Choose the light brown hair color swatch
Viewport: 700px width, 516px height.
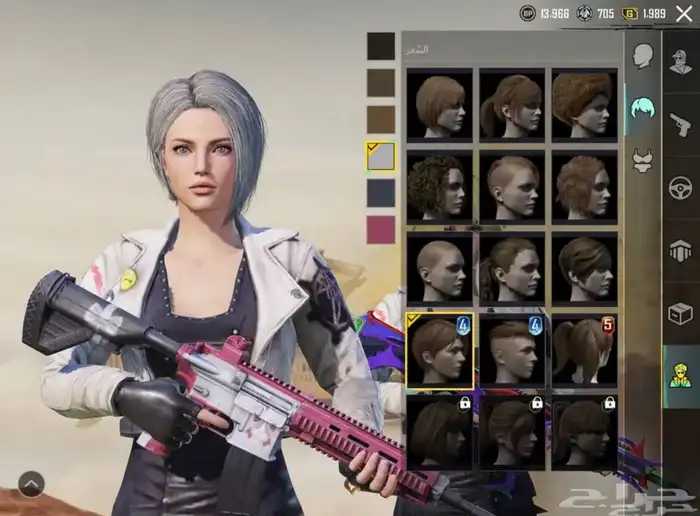(381, 119)
